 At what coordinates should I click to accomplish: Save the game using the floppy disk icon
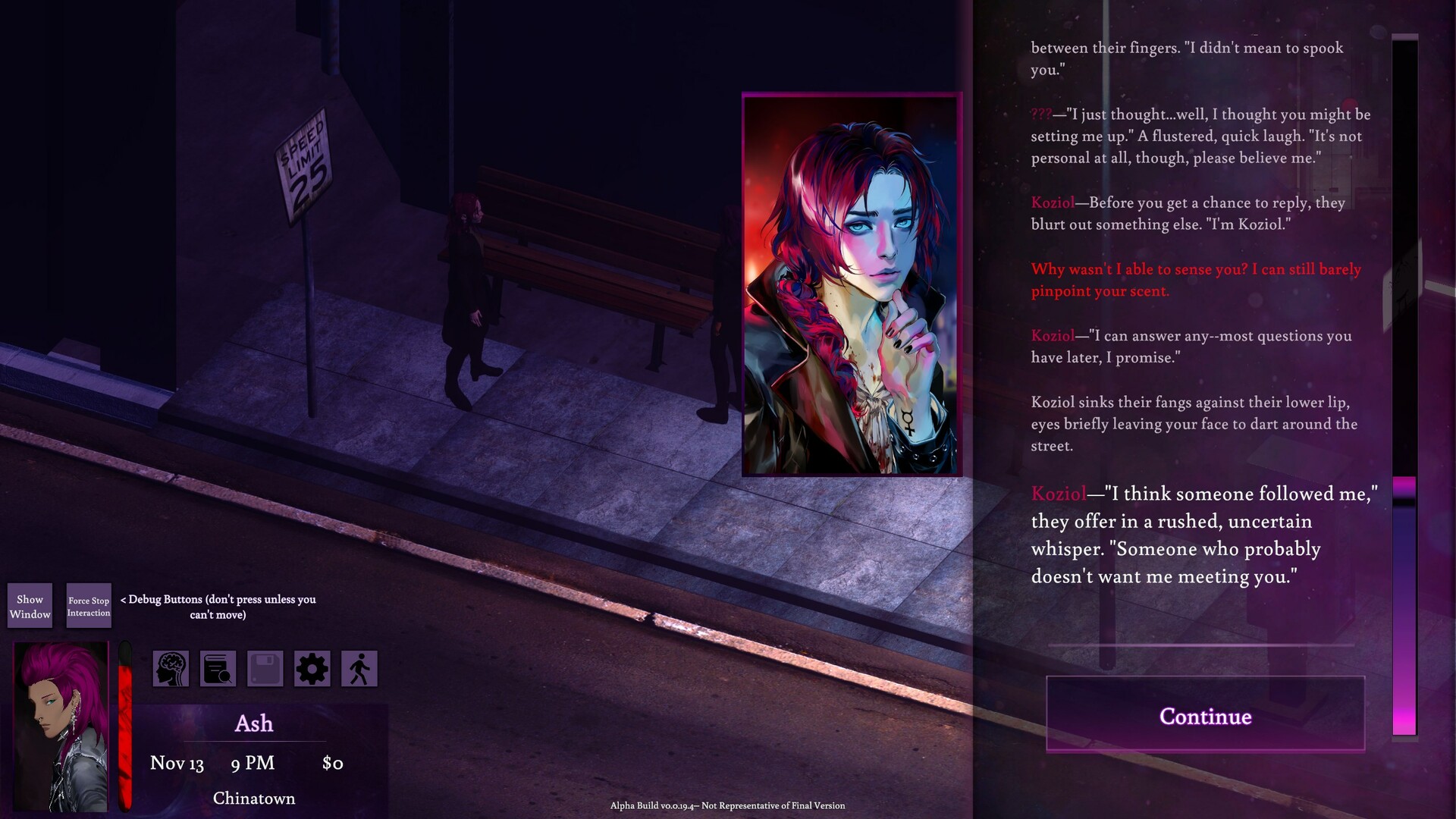265,668
